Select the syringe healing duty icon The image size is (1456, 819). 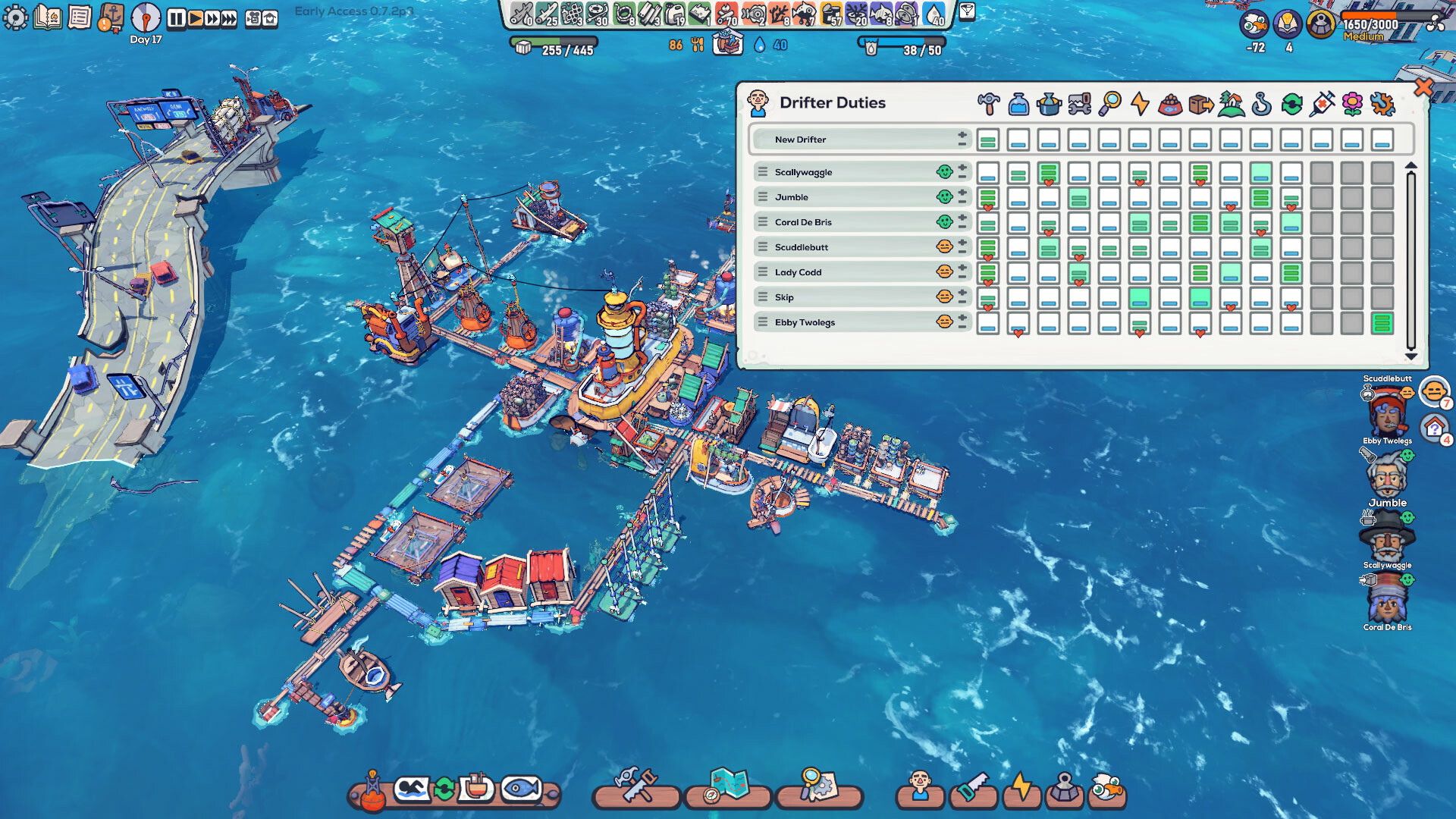pyautogui.click(x=1322, y=104)
